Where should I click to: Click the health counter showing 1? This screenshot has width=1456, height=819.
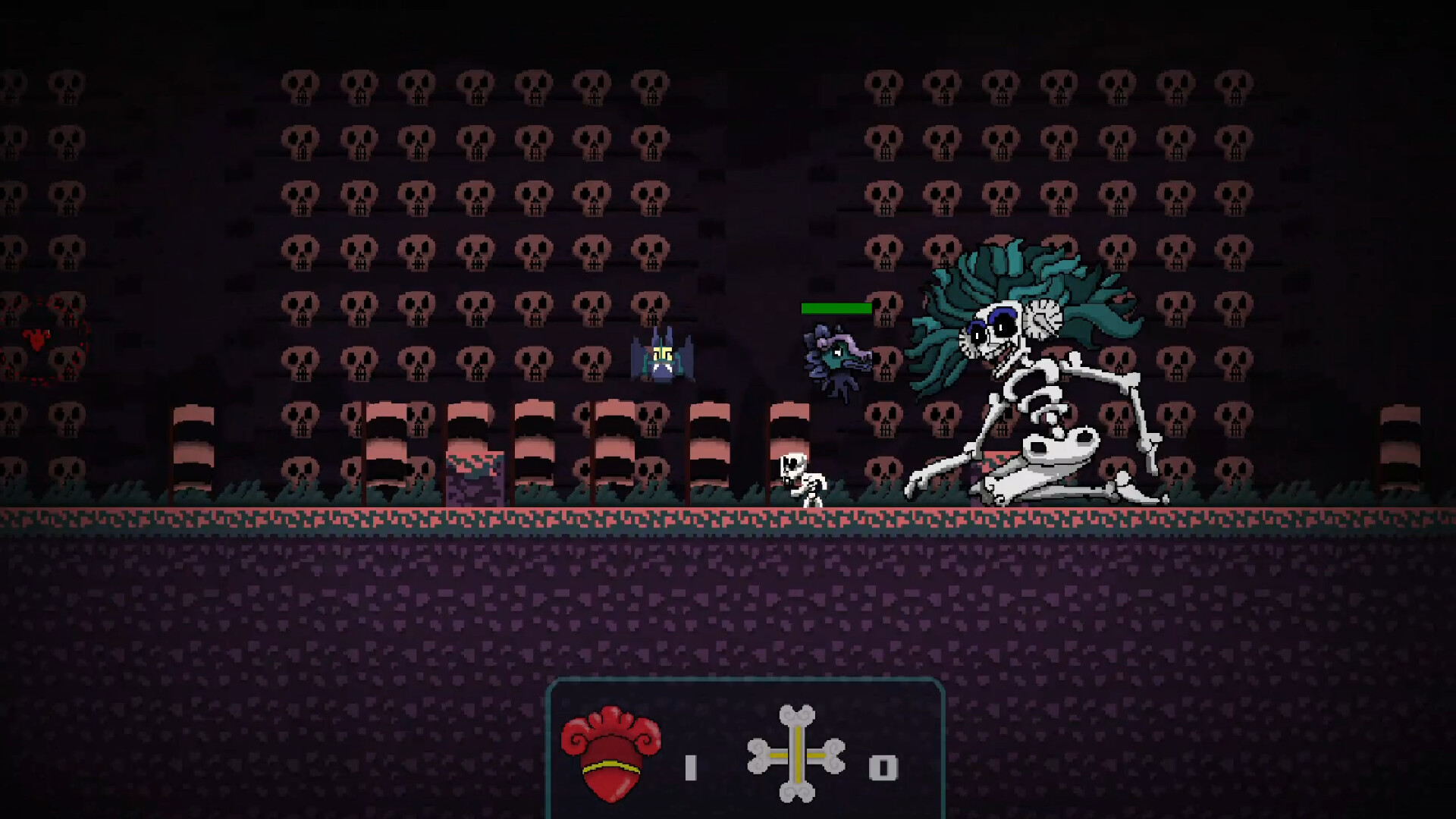690,766
